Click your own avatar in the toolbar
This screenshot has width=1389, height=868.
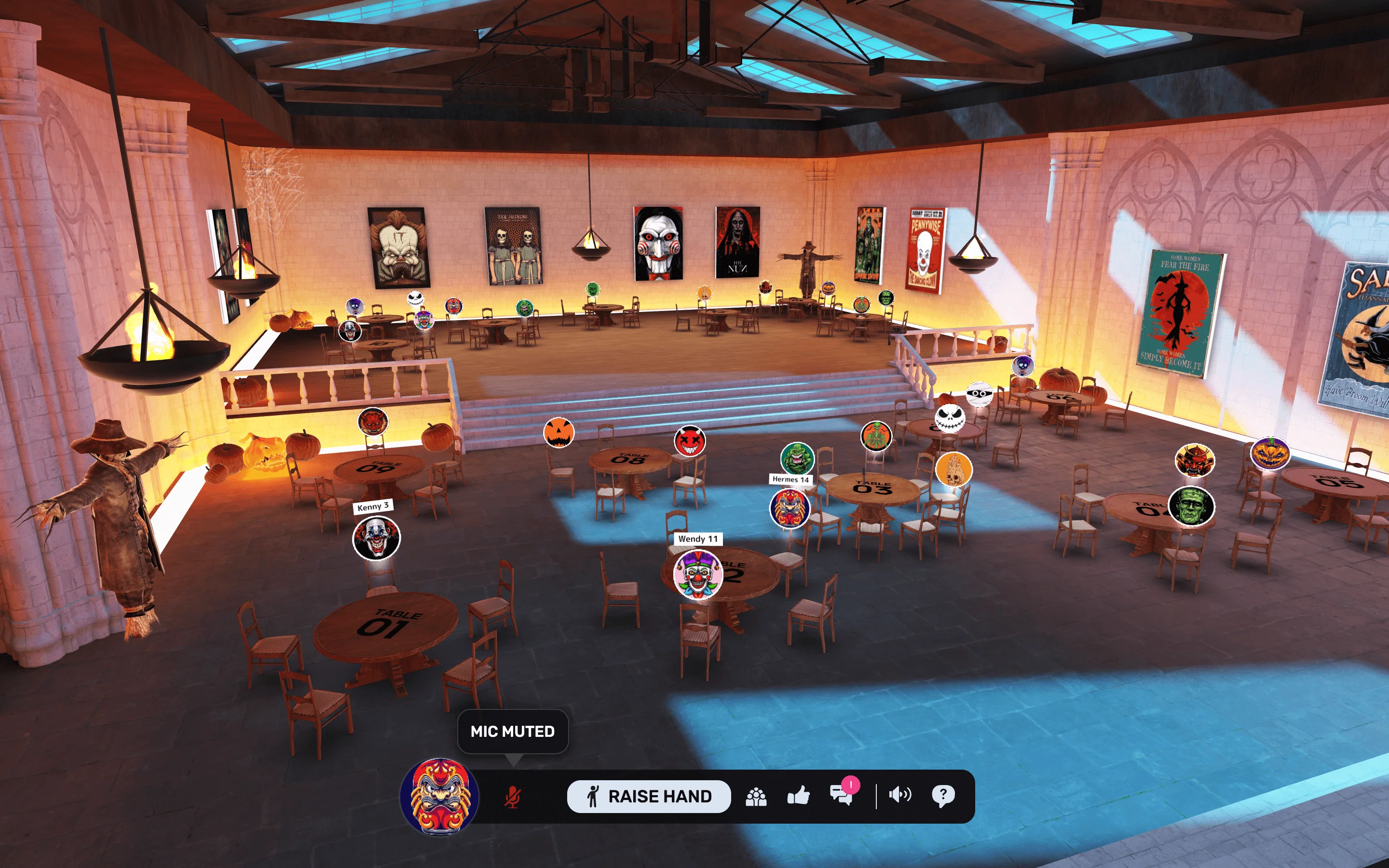[x=440, y=796]
